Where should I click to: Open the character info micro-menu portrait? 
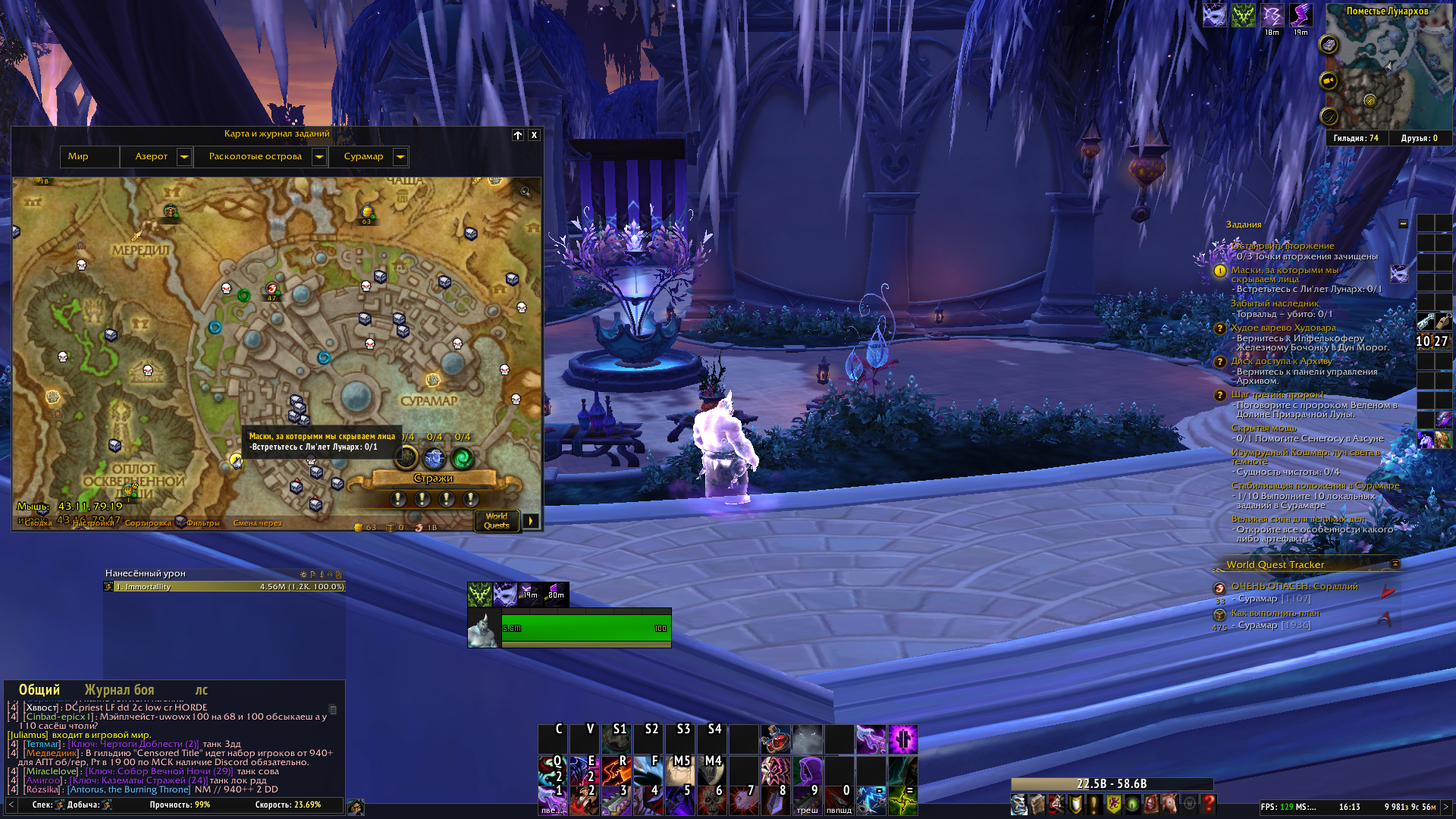[1019, 804]
